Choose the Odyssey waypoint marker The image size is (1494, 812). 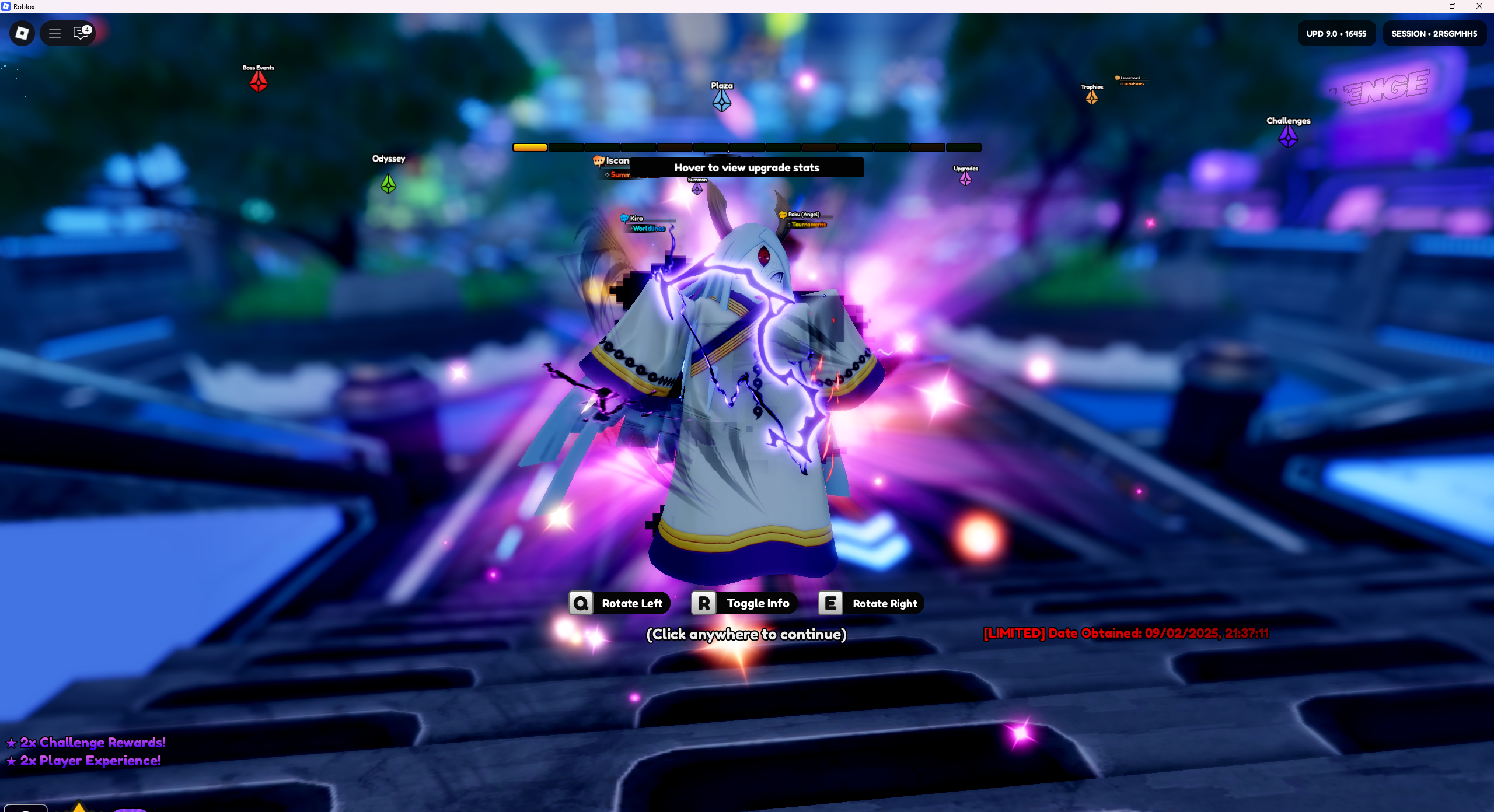click(x=388, y=184)
